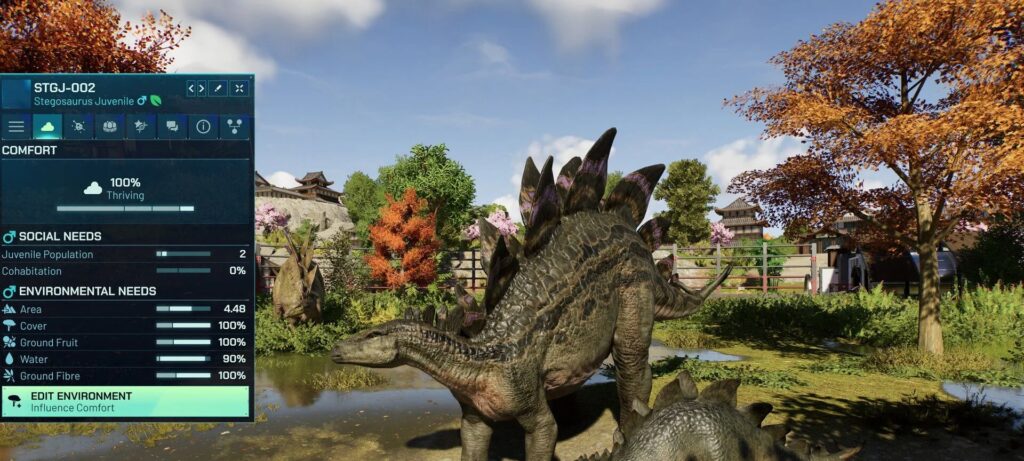This screenshot has height=461, width=1024.
Task: Choose the Water need row
Action: pos(125,358)
